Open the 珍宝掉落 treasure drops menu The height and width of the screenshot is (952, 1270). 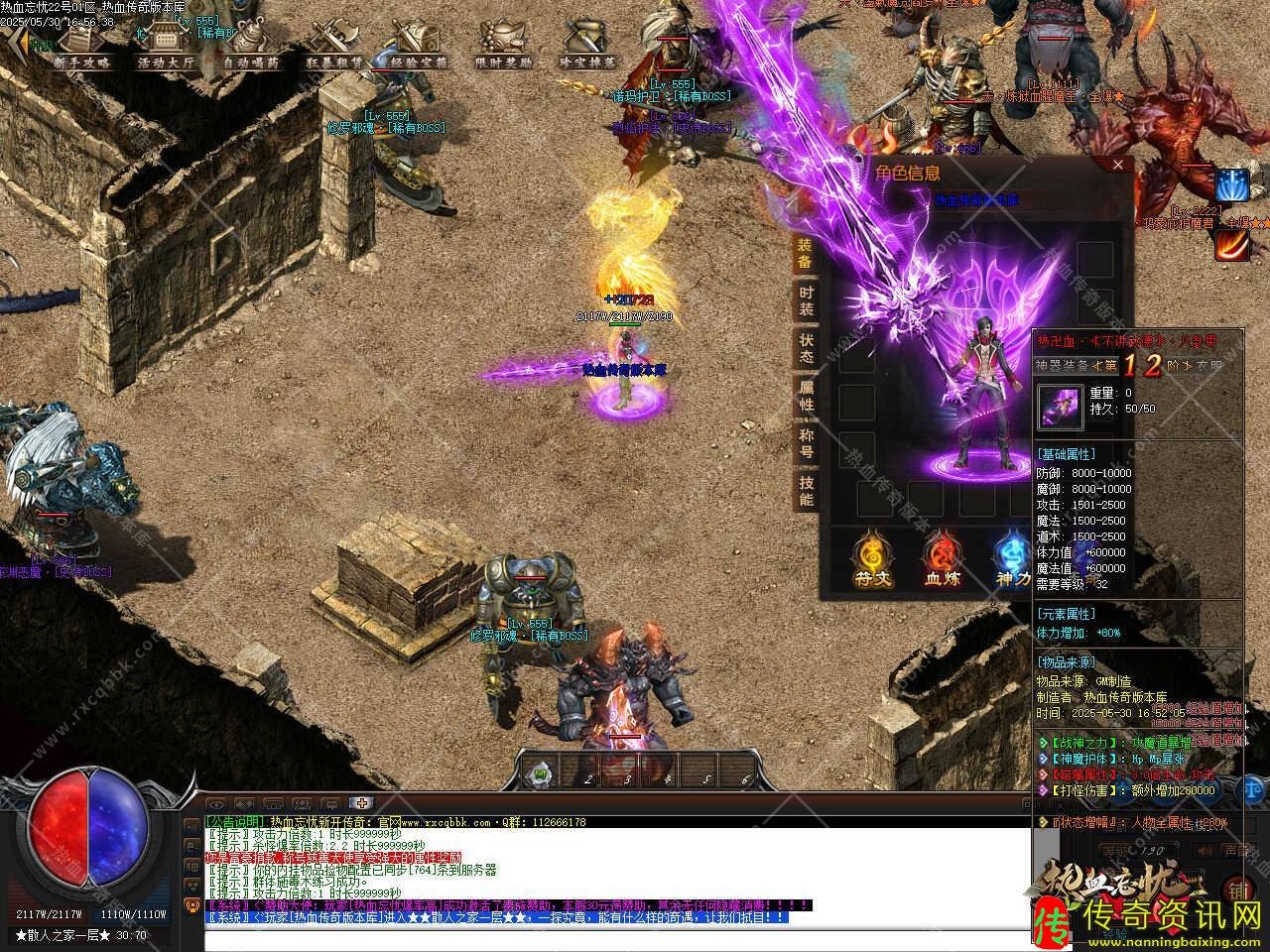tap(587, 45)
